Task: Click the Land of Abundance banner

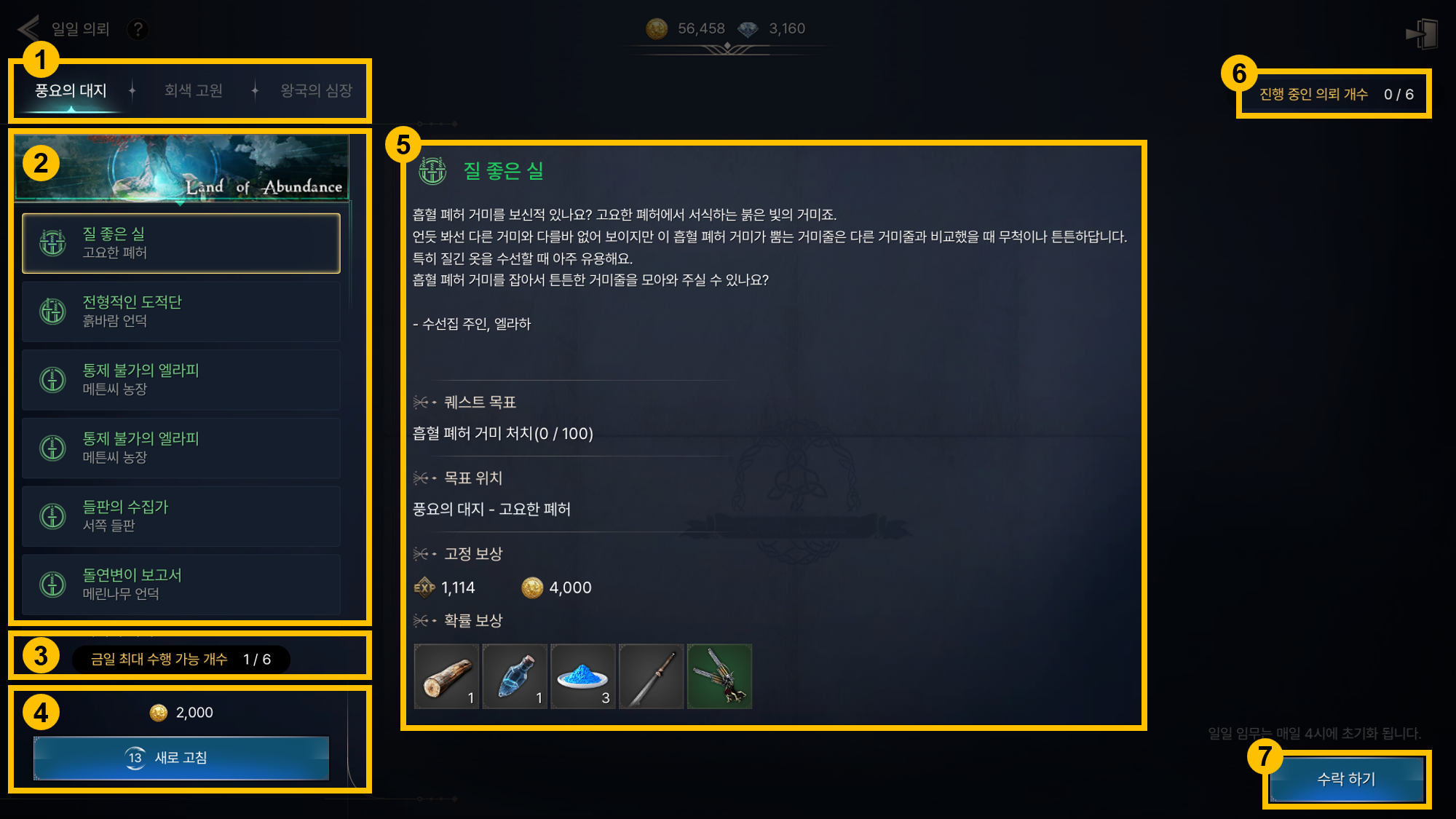Action: coord(181,168)
